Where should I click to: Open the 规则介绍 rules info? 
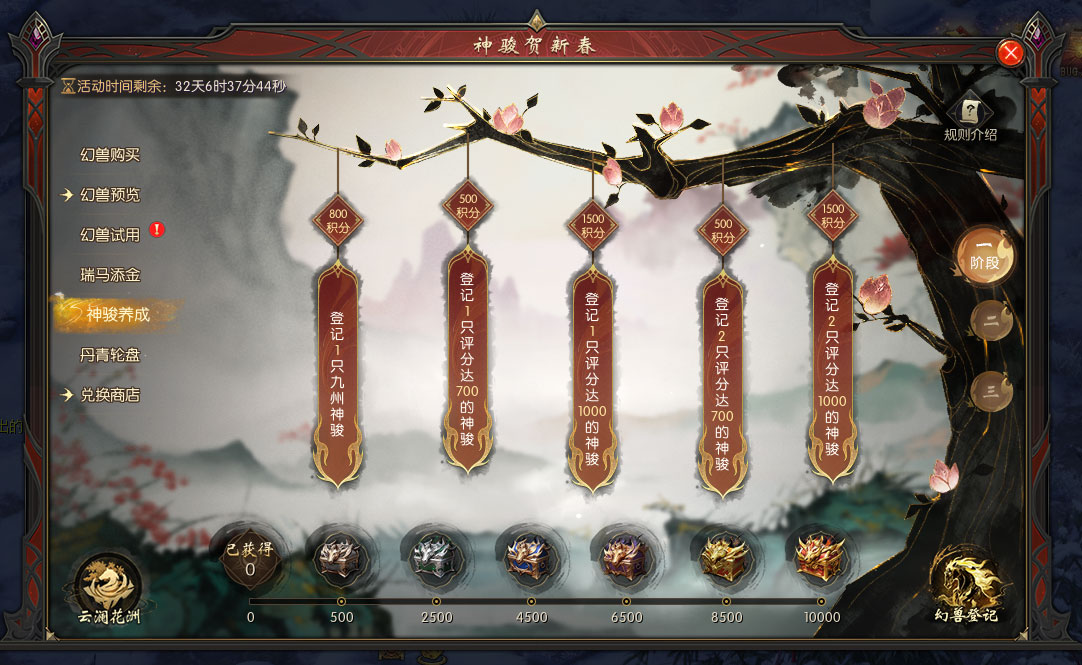(970, 117)
